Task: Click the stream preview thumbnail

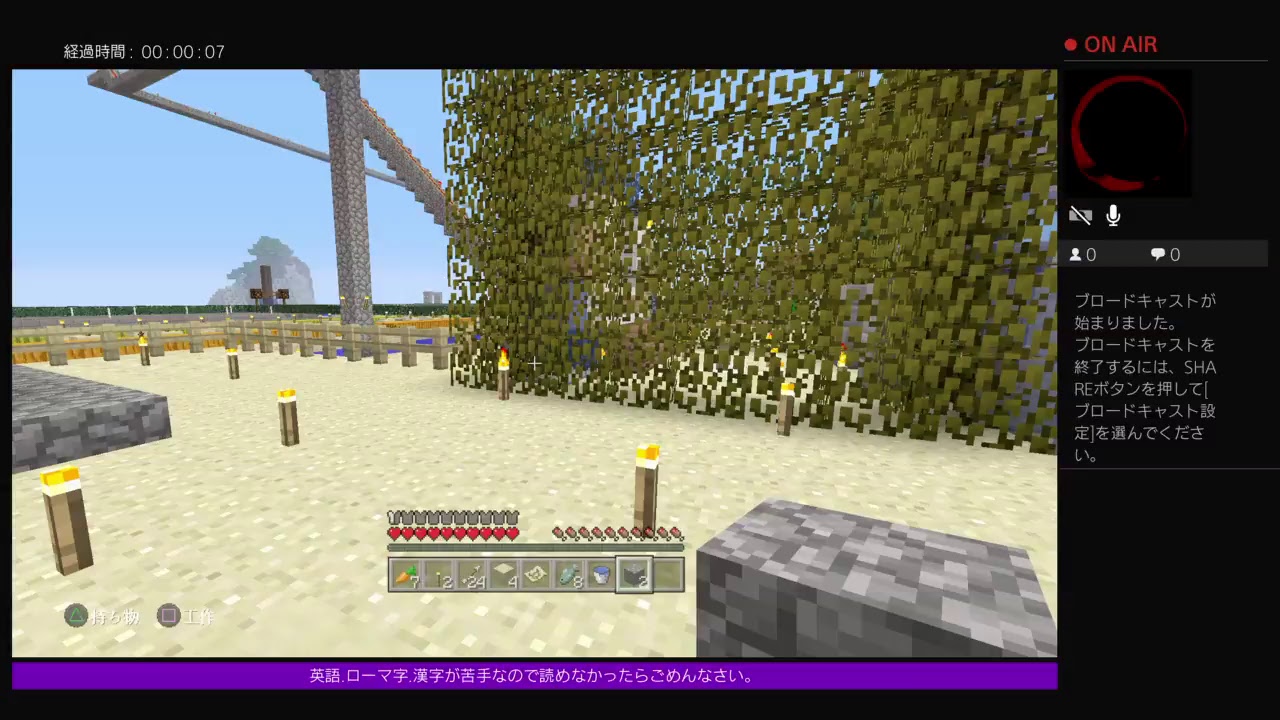Action: pos(1129,133)
